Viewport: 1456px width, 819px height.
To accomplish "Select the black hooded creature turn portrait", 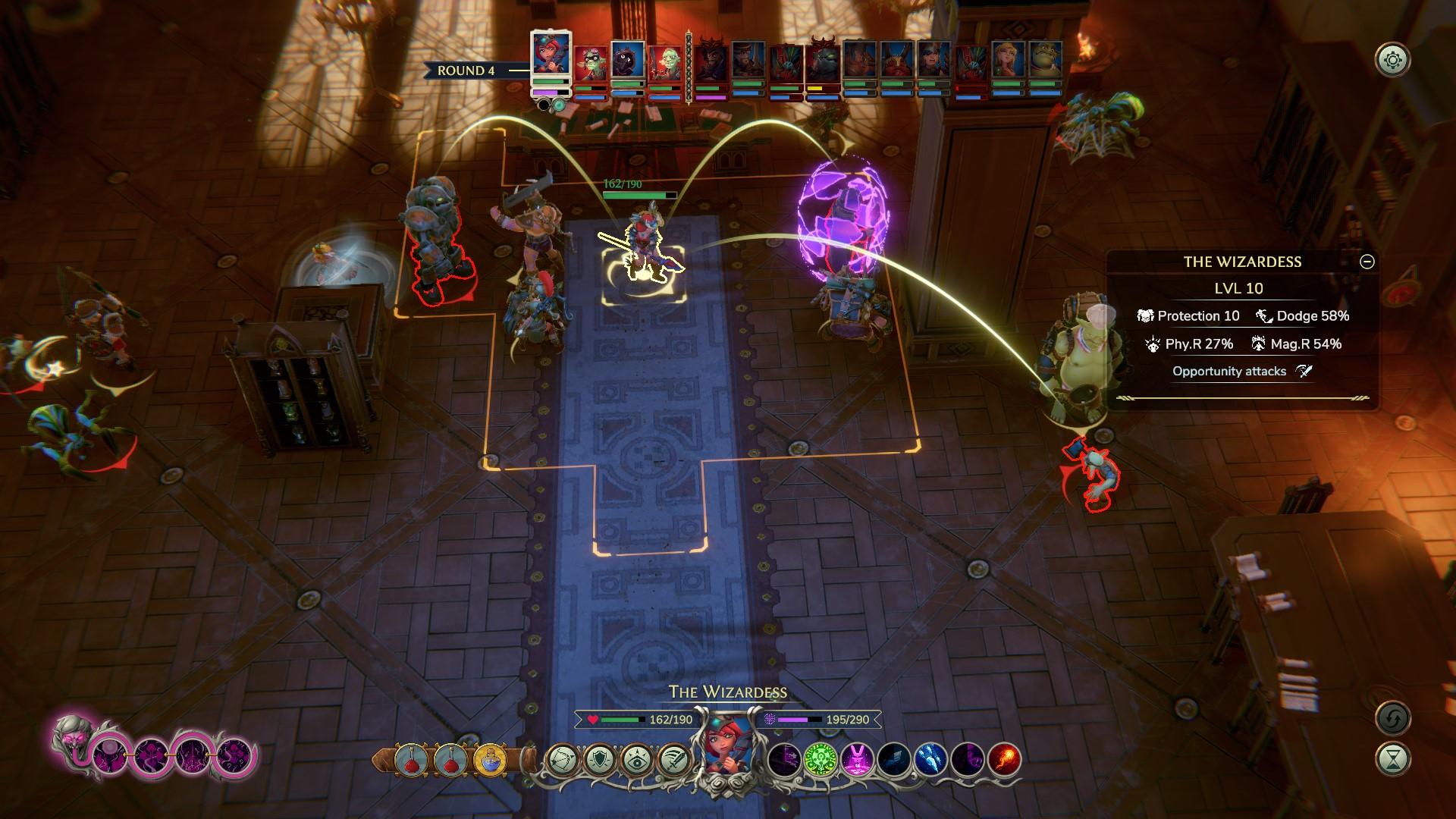I will coord(628,61).
